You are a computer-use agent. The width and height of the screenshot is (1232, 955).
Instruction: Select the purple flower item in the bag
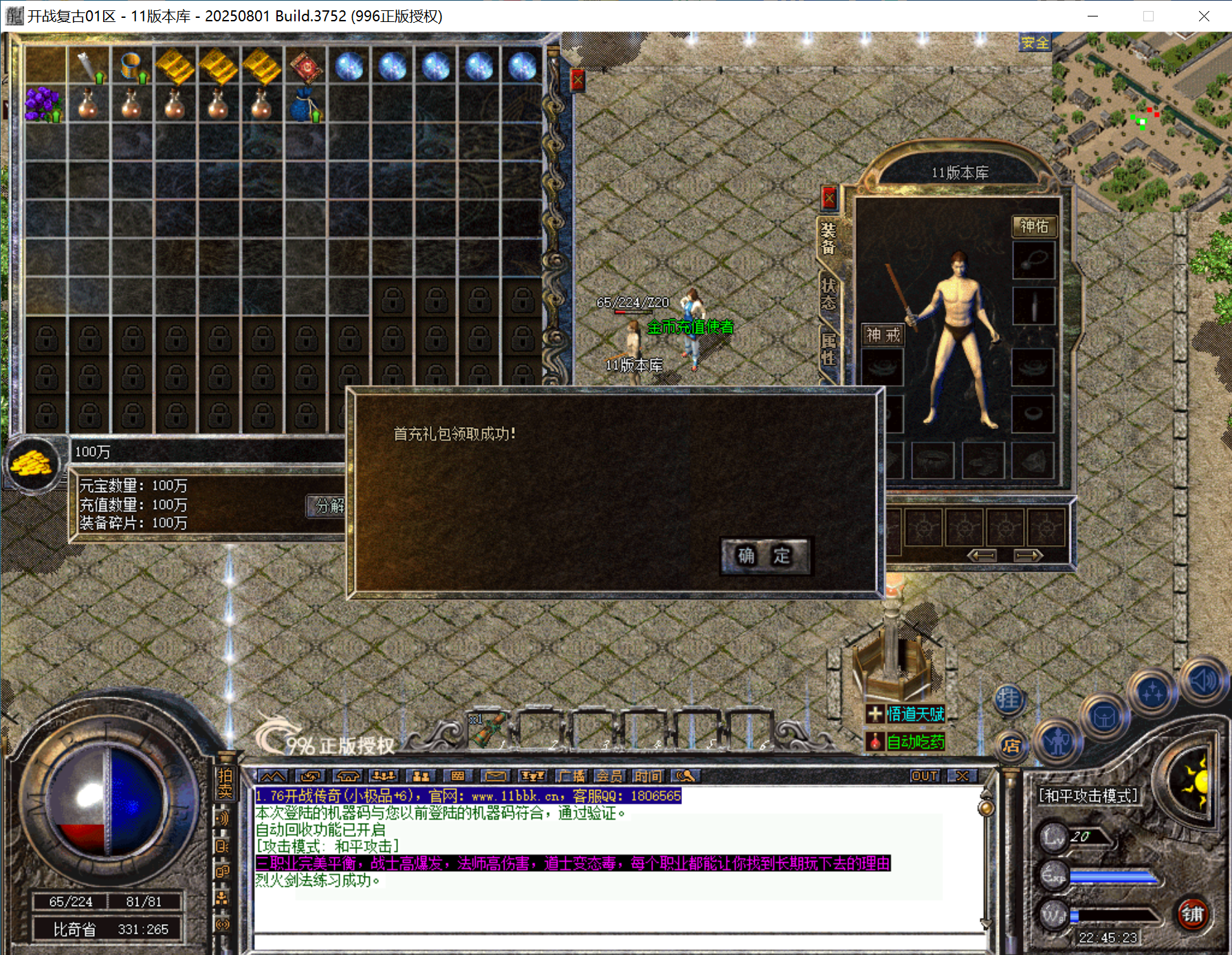tap(43, 105)
